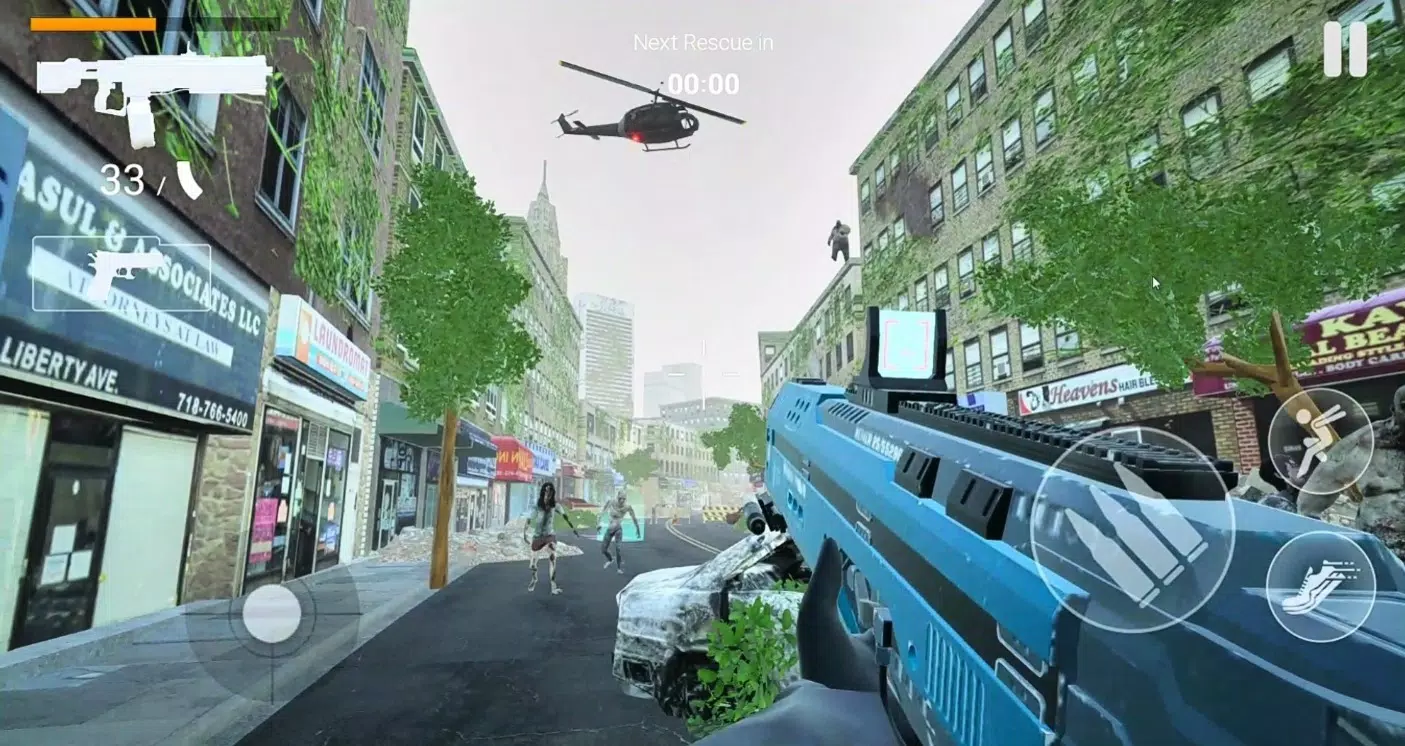Tap the 00:00 rescue timer text
The image size is (1405, 746).
pyautogui.click(x=704, y=85)
